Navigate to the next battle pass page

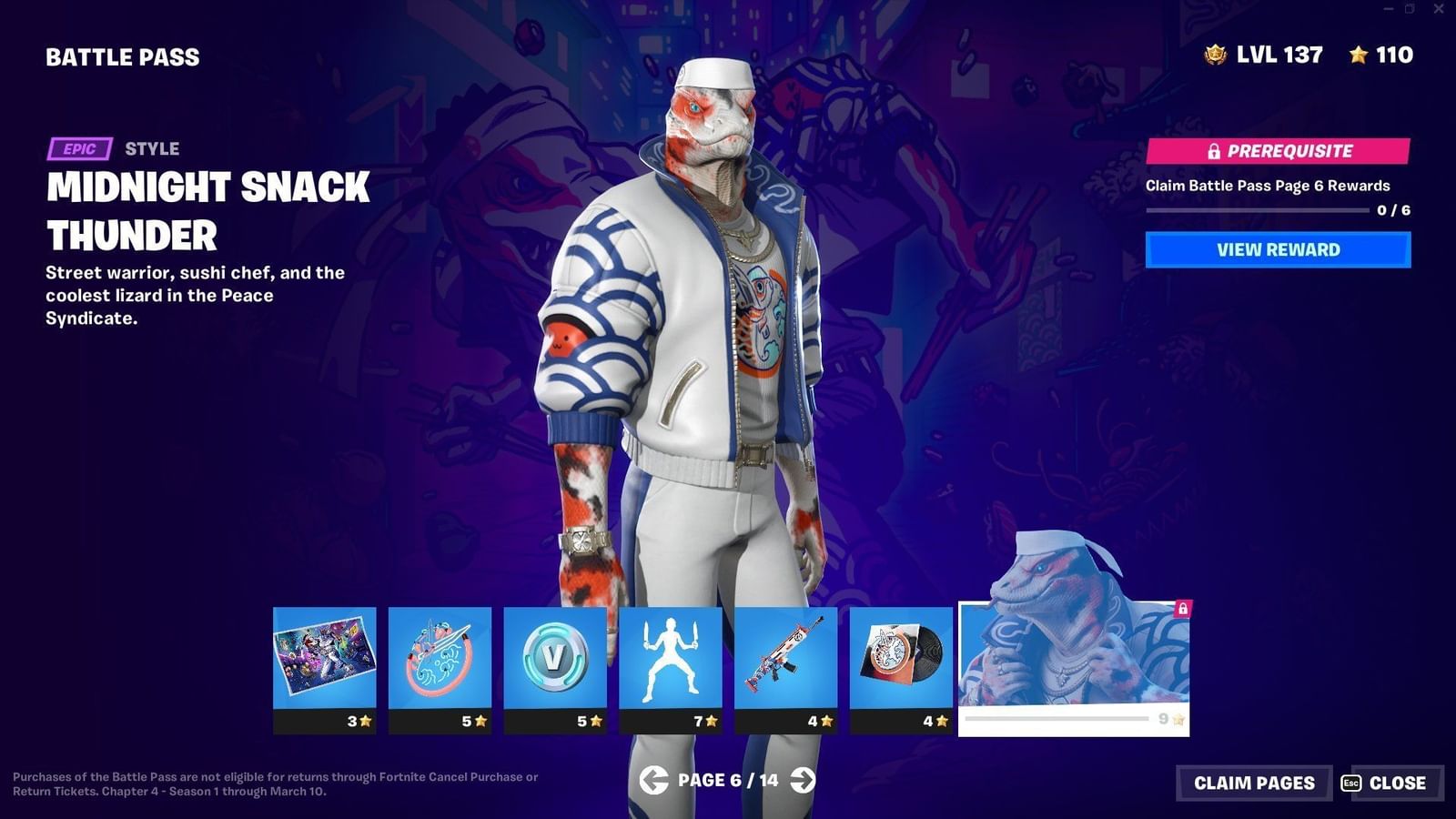click(x=803, y=780)
